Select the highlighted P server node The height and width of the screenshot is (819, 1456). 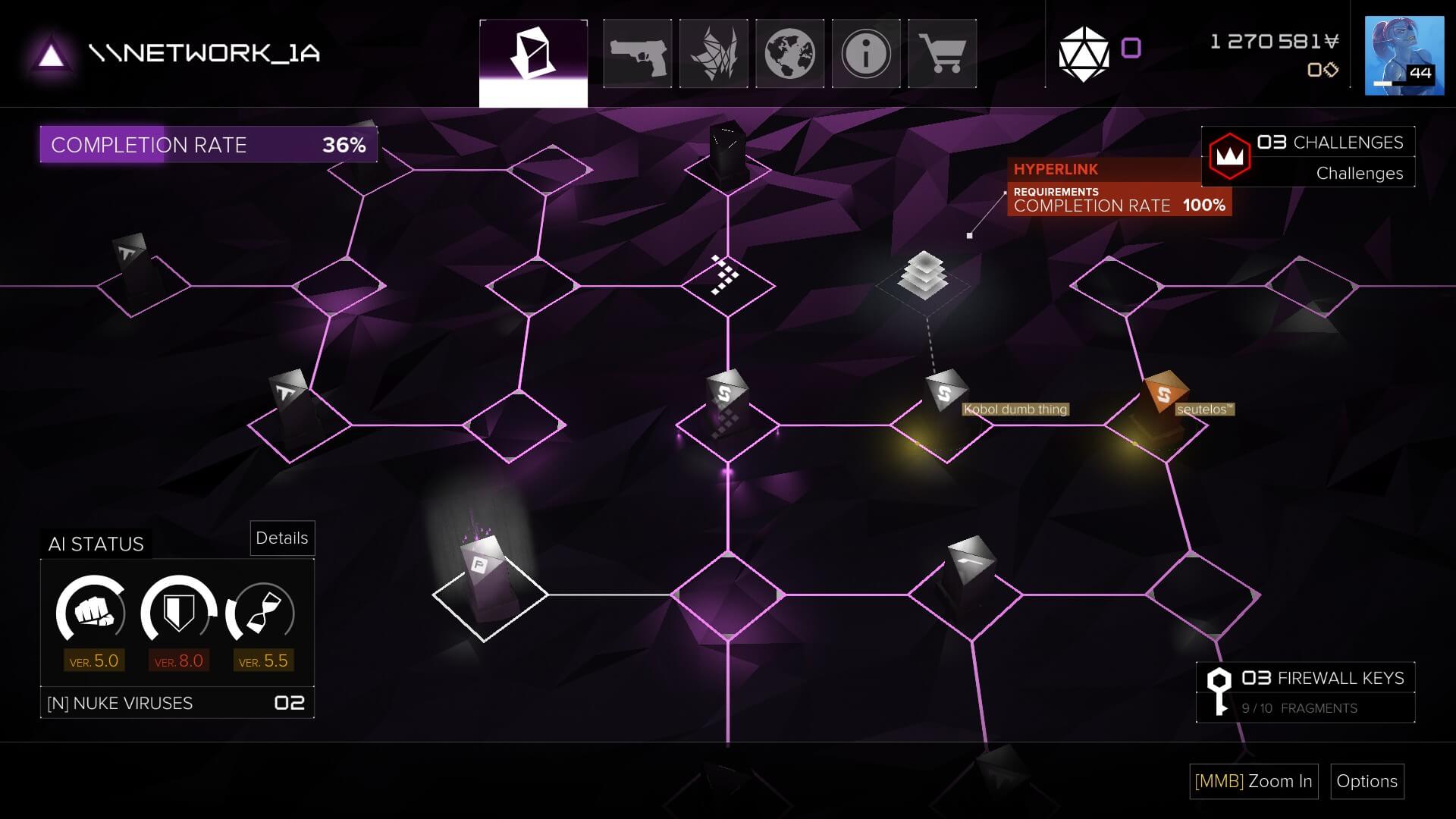click(x=482, y=569)
